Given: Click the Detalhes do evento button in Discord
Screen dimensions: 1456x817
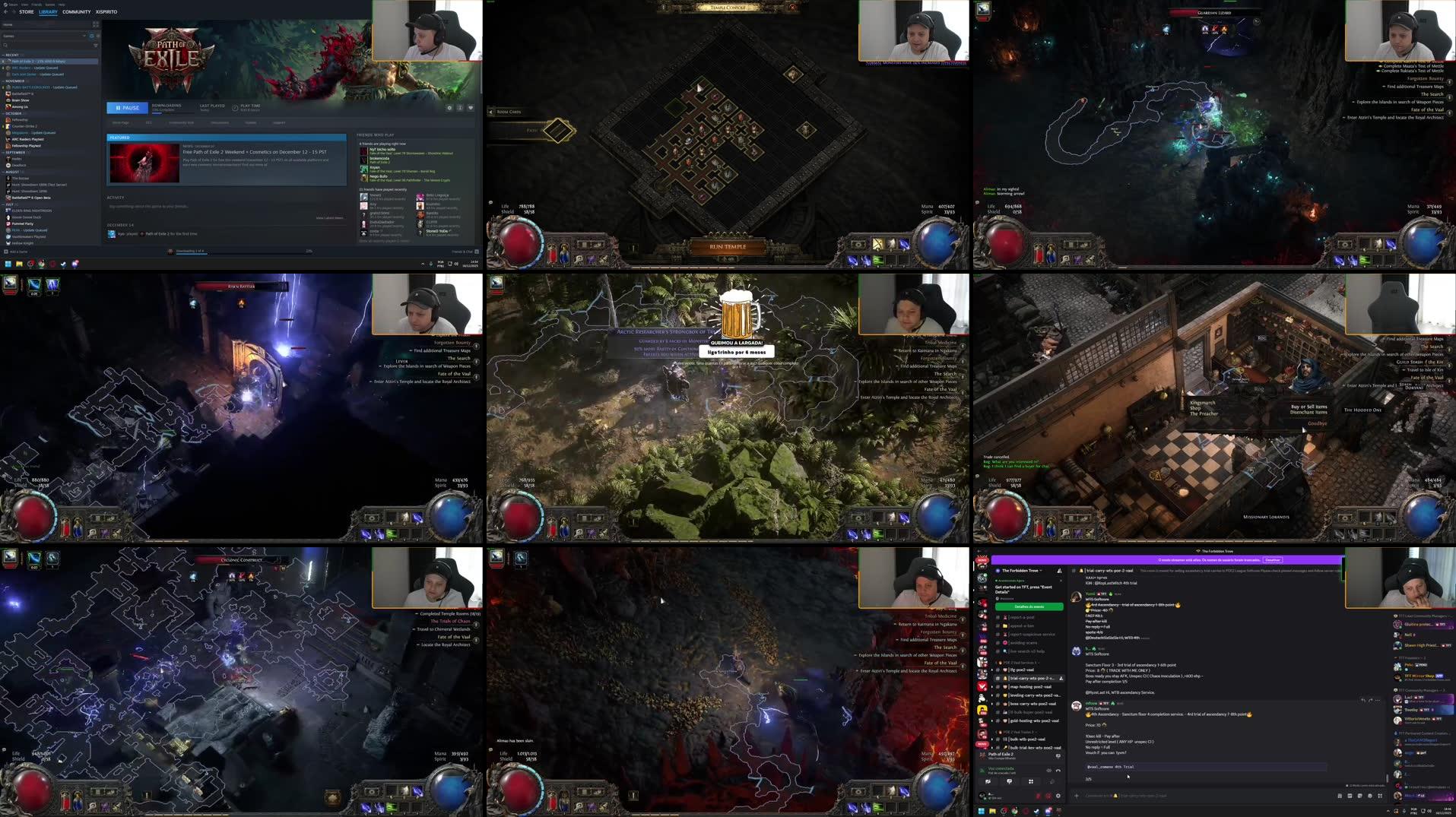Looking at the screenshot, I should click(1029, 606).
